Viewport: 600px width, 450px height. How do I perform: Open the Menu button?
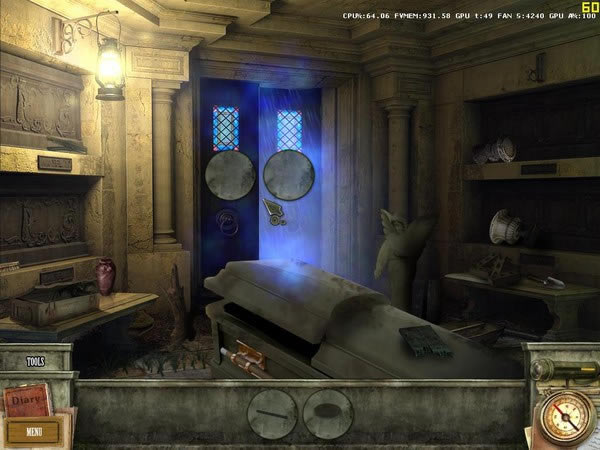[34, 432]
